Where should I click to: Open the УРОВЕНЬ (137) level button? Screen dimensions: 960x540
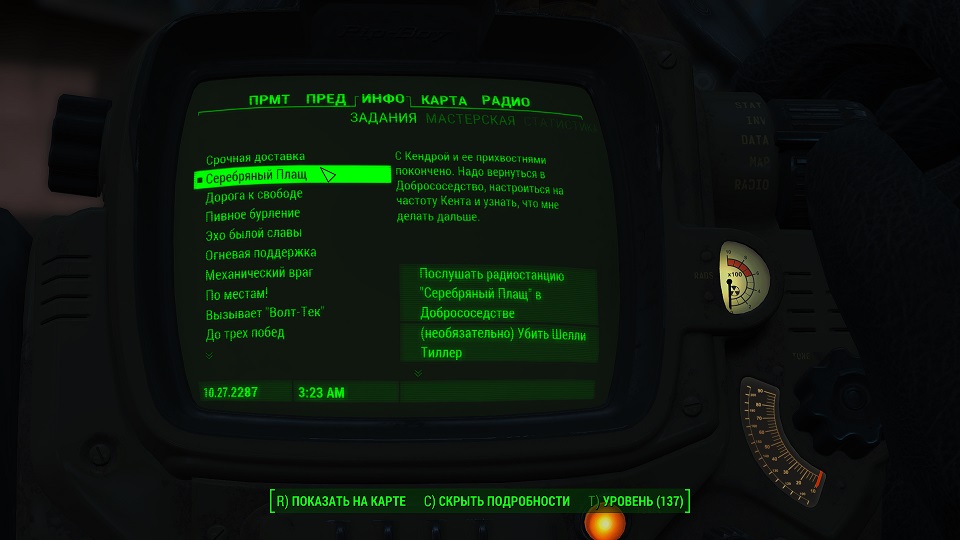pyautogui.click(x=636, y=501)
